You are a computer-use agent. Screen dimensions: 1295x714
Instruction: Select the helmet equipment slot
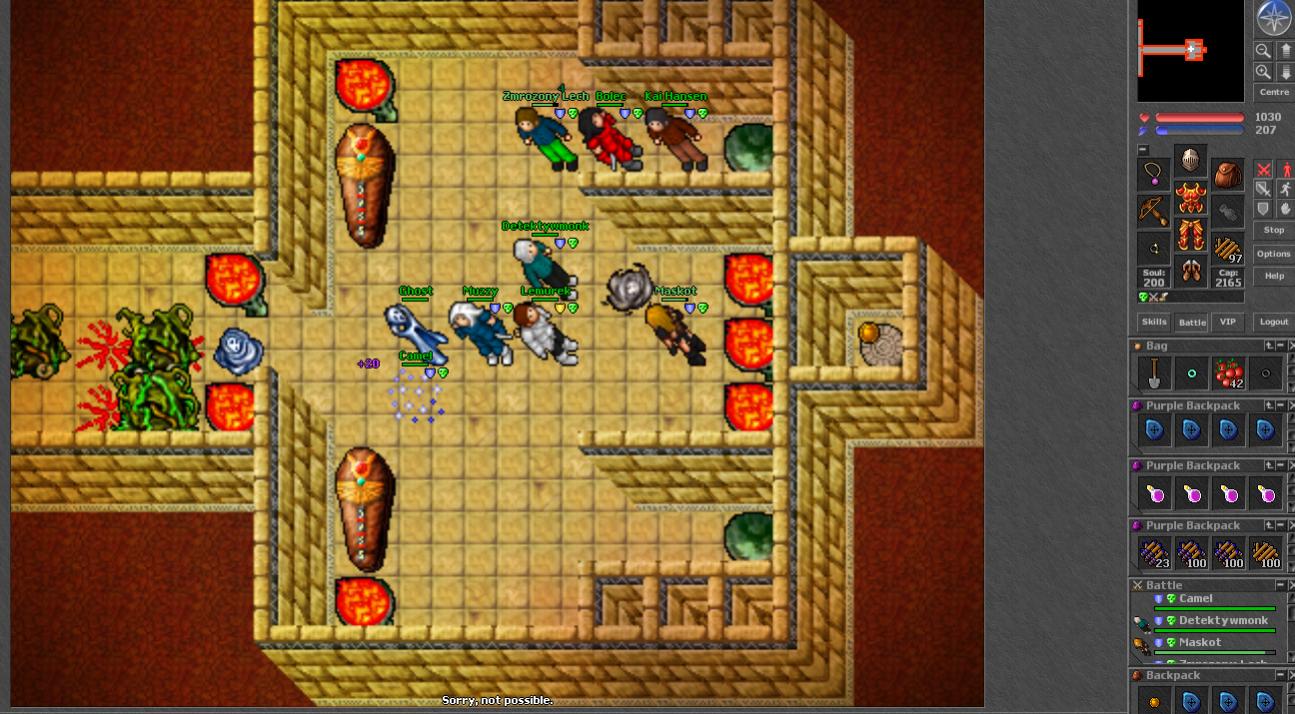(1190, 160)
